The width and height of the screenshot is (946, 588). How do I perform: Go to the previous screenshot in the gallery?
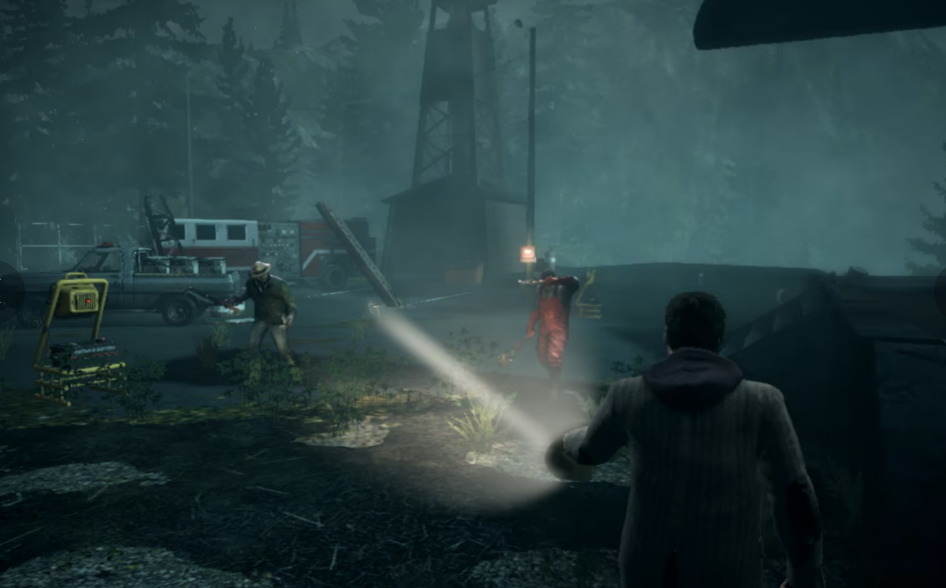8,291
